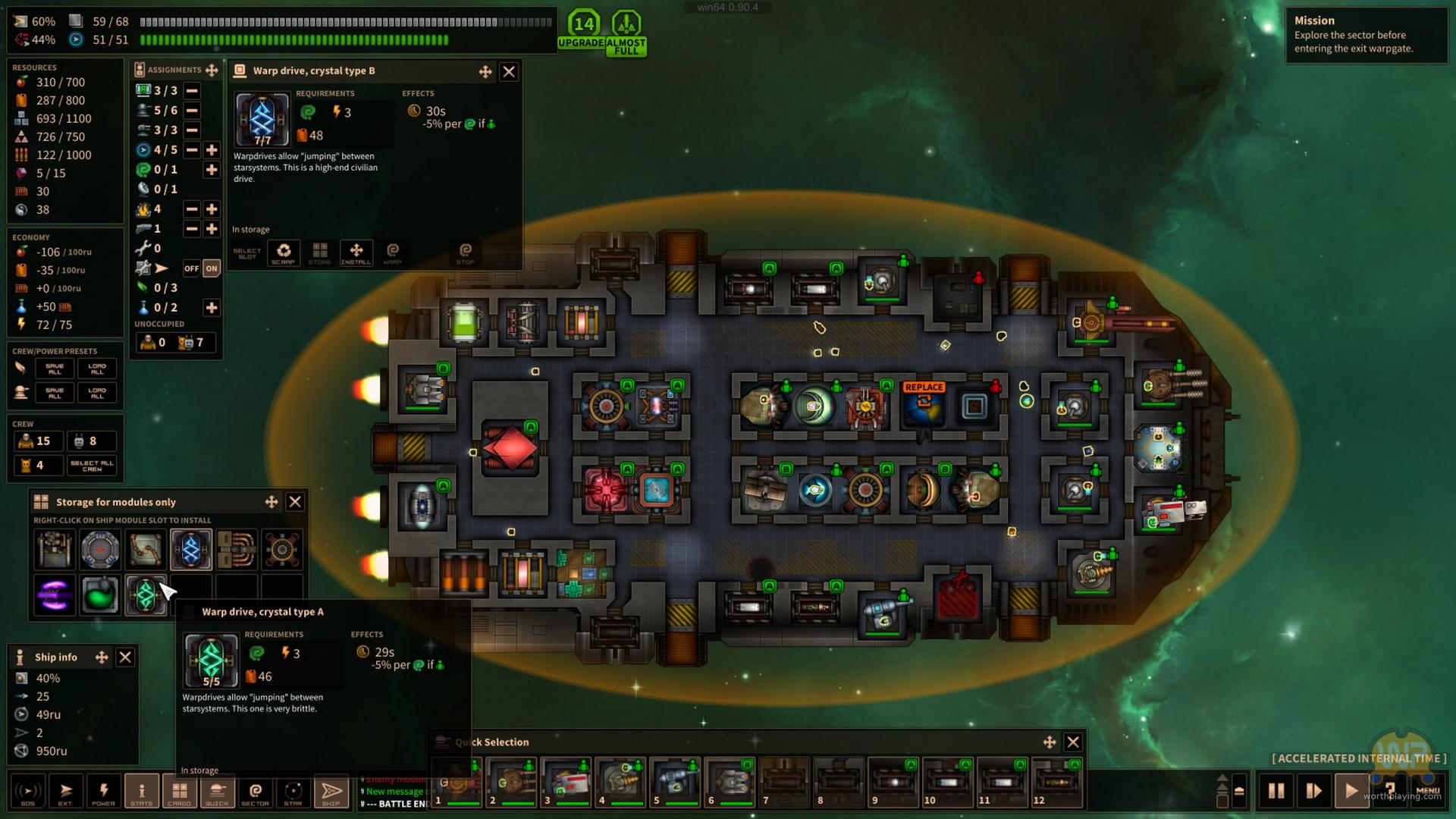Image resolution: width=1456 pixels, height=819 pixels.
Task: Select the warp drive crystal type A module
Action: point(146,595)
